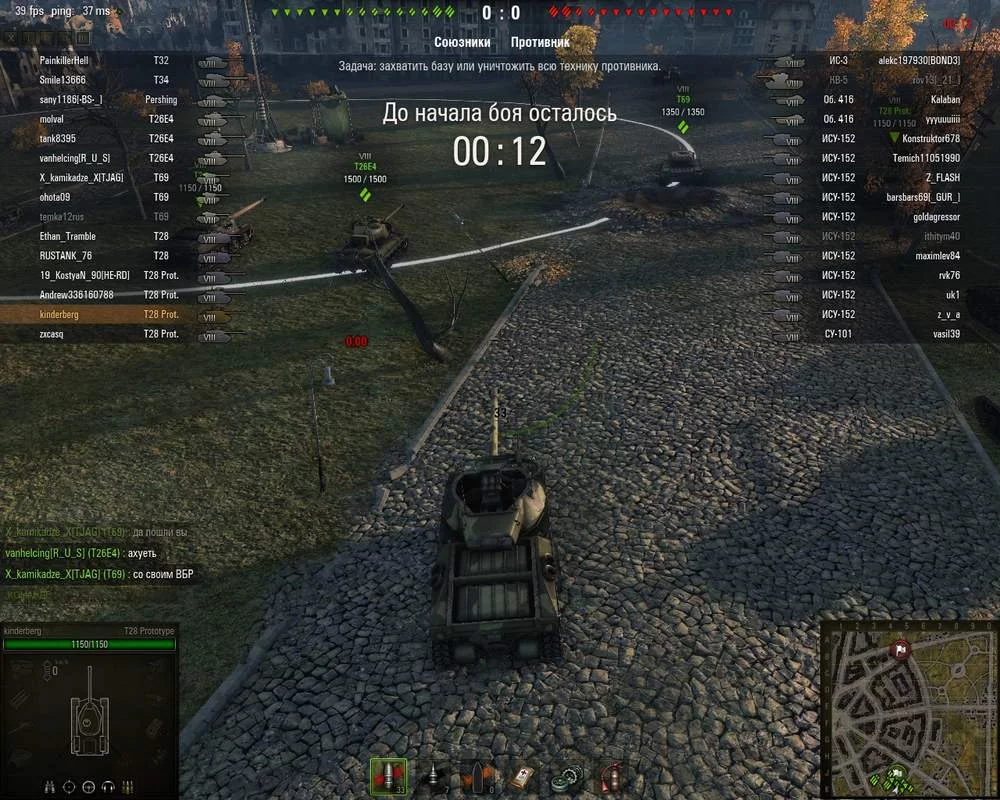The width and height of the screenshot is (1000, 800).
Task: Select the second shell type with 7 rounds
Action: click(x=434, y=777)
